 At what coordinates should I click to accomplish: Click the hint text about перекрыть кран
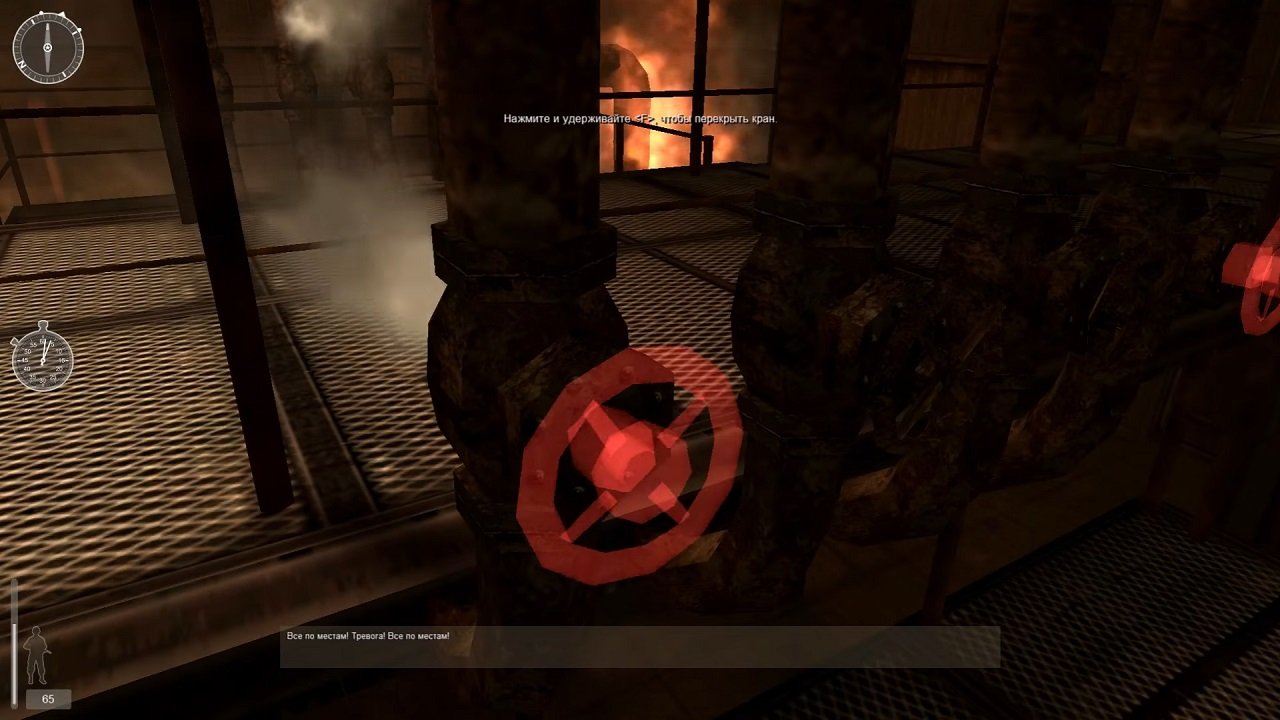641,117
